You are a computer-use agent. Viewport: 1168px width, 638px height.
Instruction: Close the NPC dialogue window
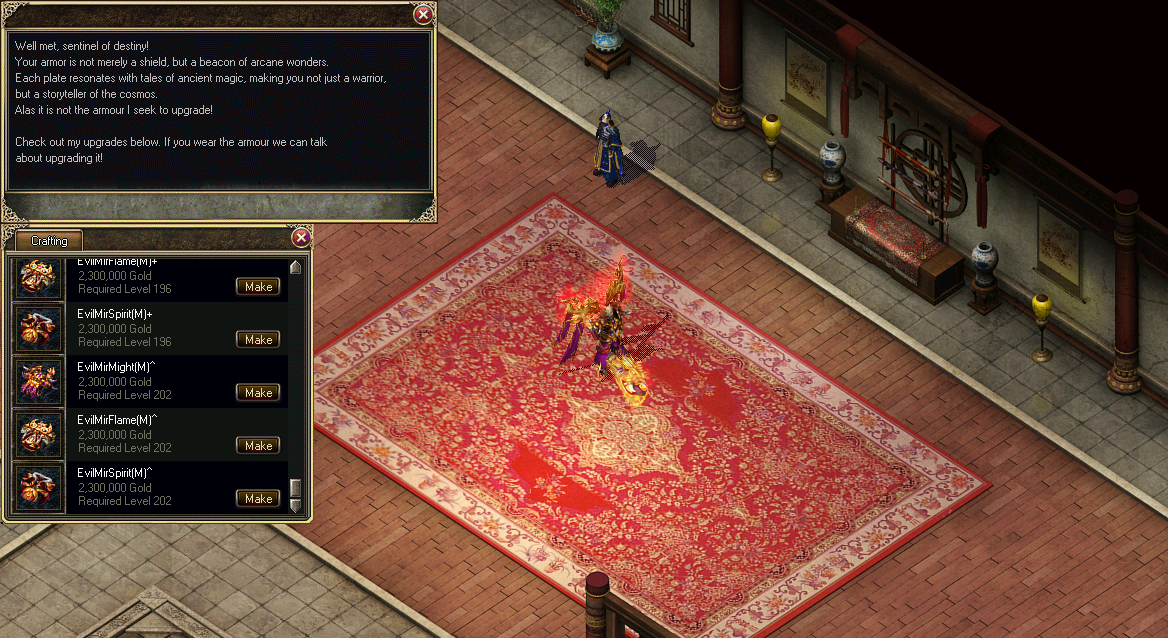click(x=423, y=14)
